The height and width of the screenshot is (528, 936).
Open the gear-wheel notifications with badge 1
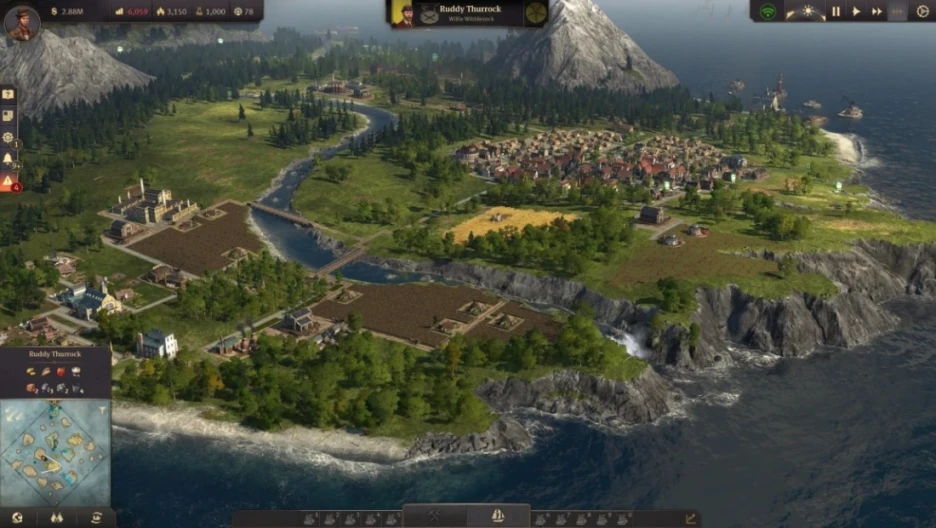pyautogui.click(x=8, y=138)
